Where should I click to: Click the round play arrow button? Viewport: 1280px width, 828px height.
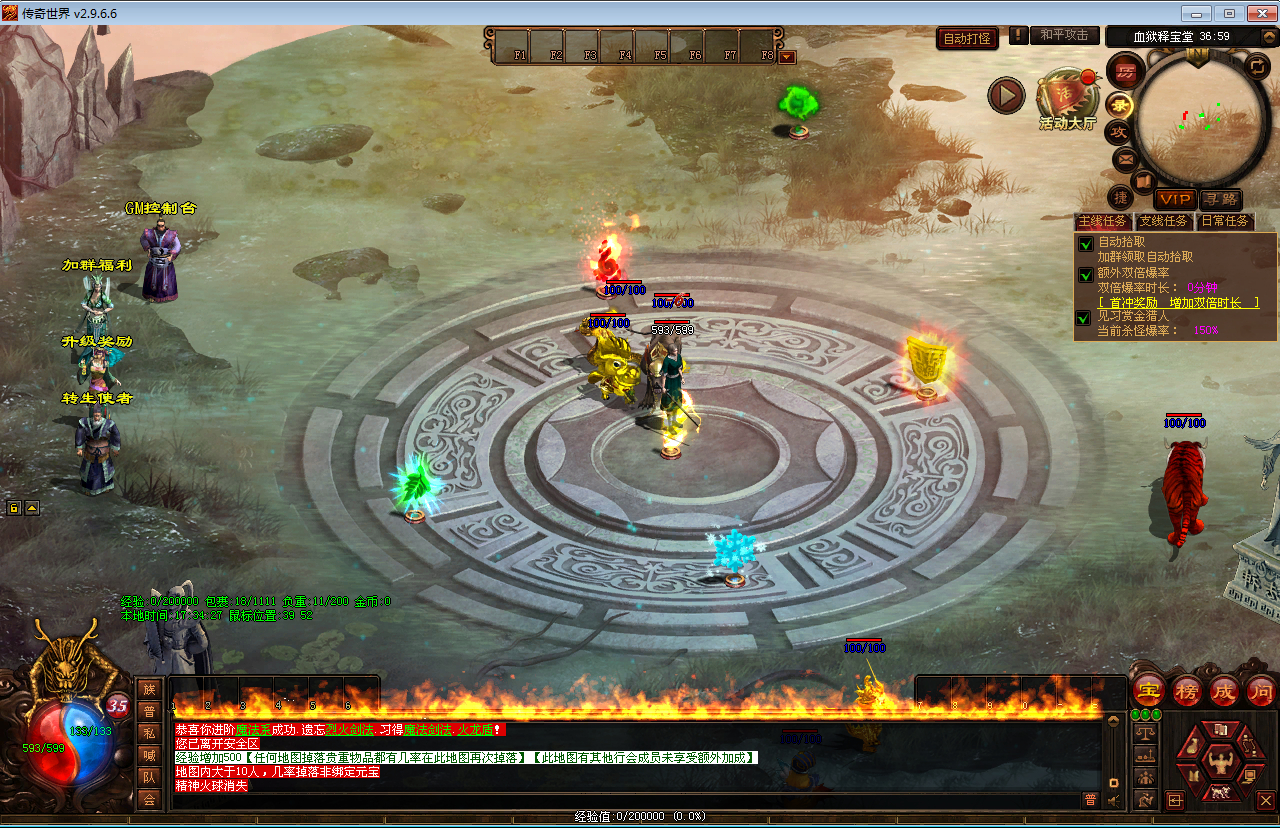pyautogui.click(x=1006, y=95)
